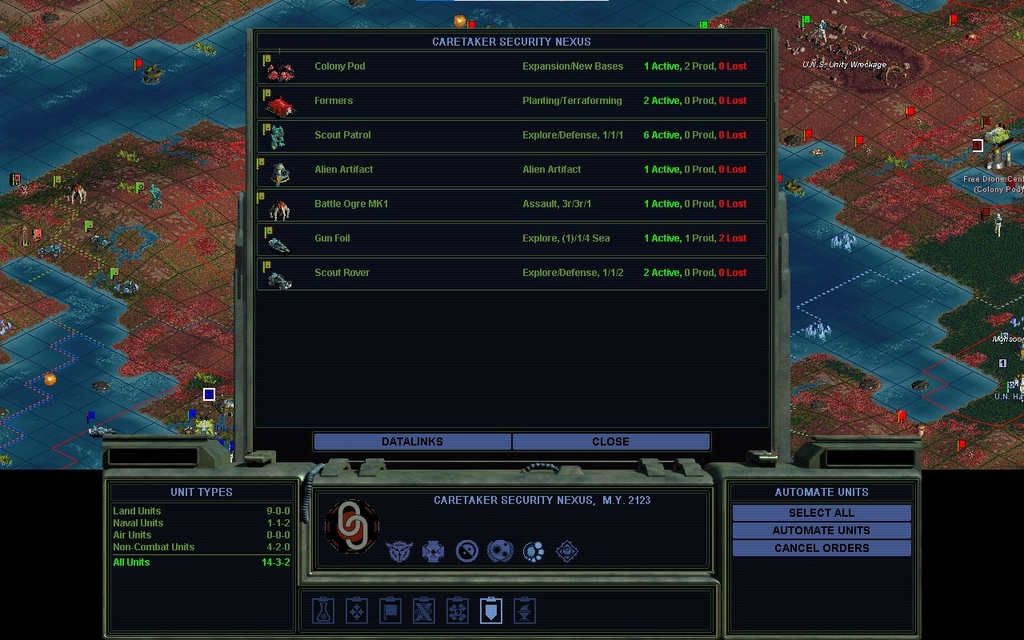Select the Scout Rover row
The image size is (1024, 640).
click(512, 273)
